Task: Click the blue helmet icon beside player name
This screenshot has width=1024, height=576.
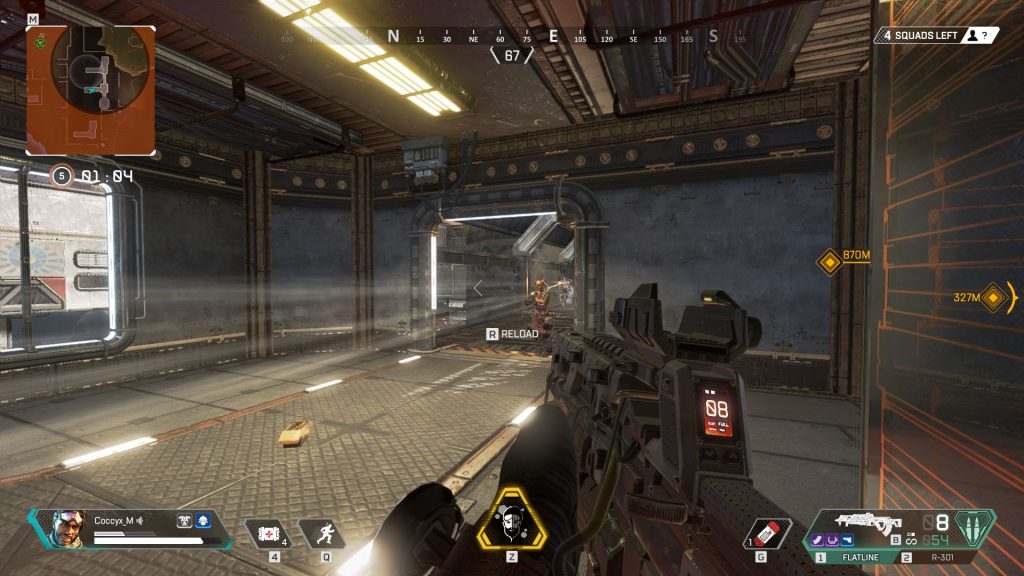Action: [201, 520]
